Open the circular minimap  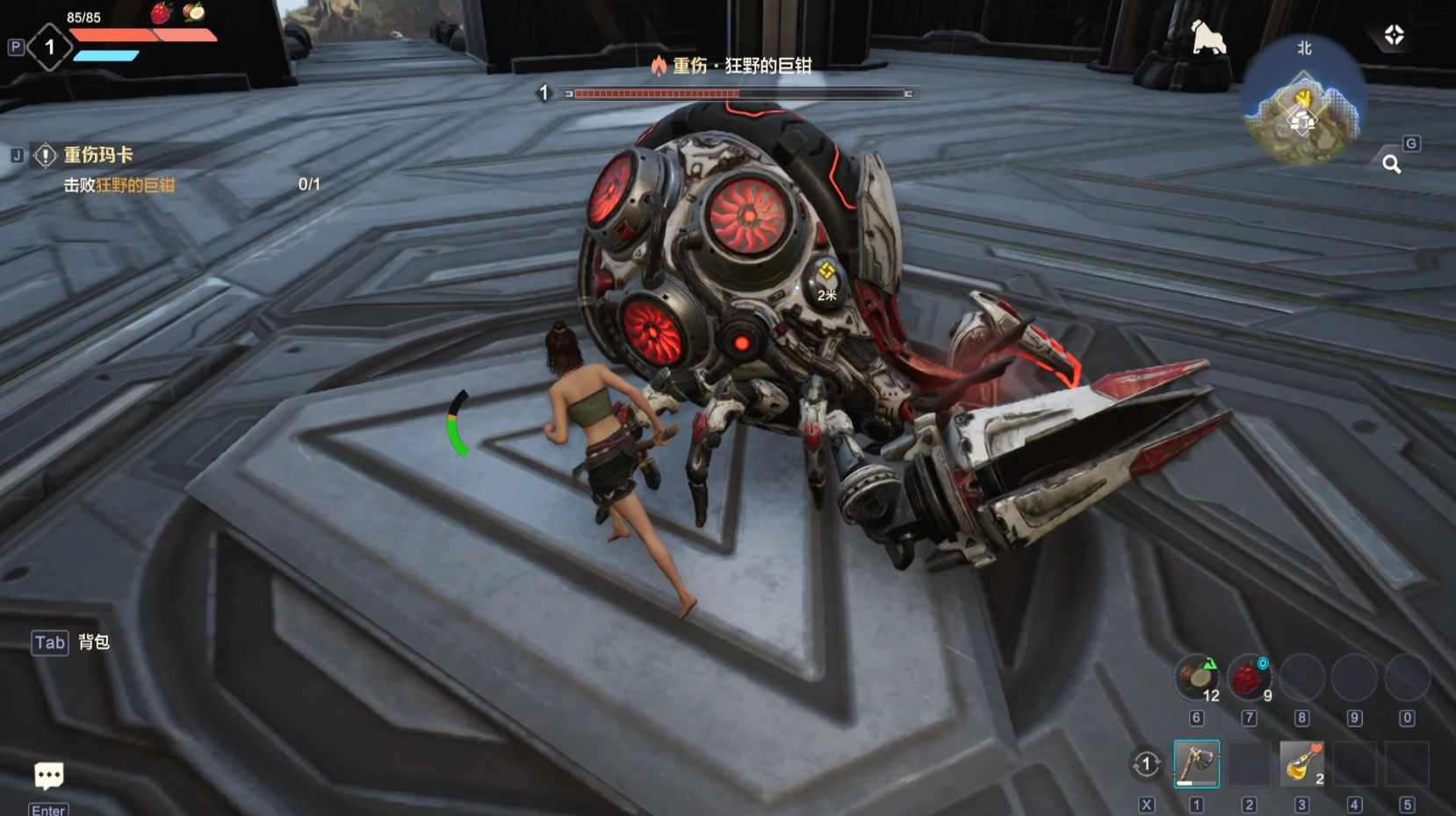coord(1304,106)
